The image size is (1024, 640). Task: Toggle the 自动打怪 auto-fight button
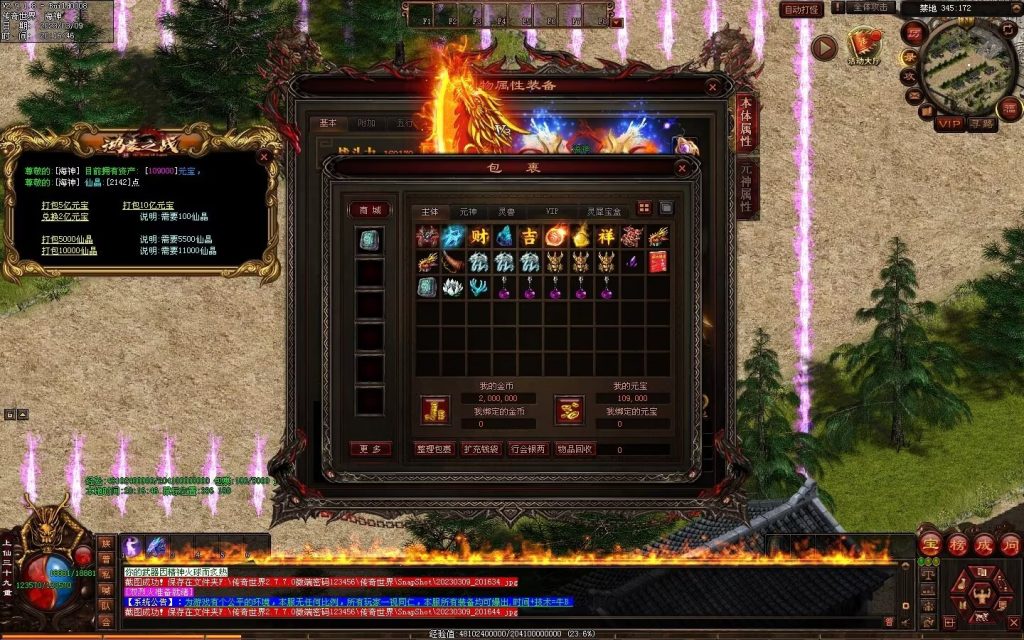coord(802,9)
